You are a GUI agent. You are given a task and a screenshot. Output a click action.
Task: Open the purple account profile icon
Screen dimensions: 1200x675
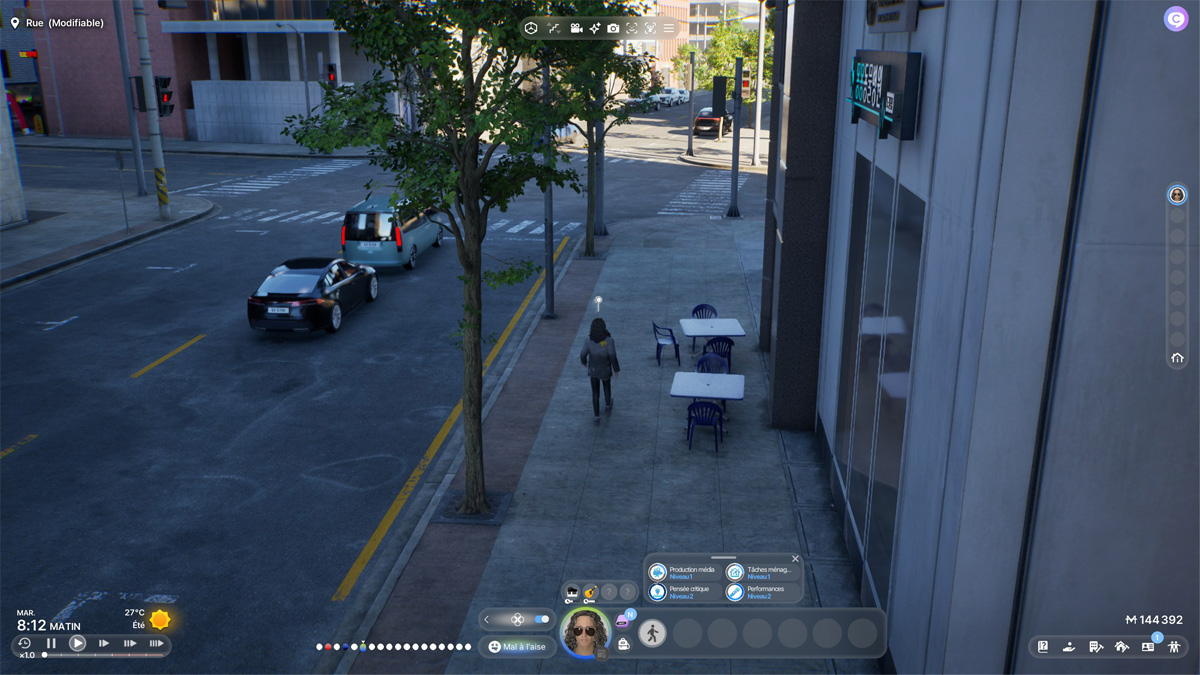[1175, 19]
